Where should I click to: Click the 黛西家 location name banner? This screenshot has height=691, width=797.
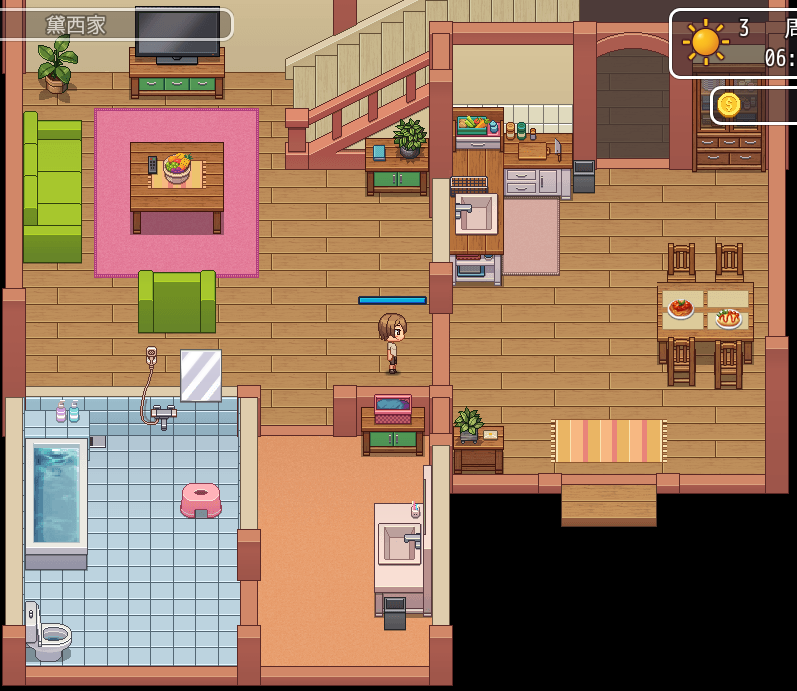coord(115,25)
